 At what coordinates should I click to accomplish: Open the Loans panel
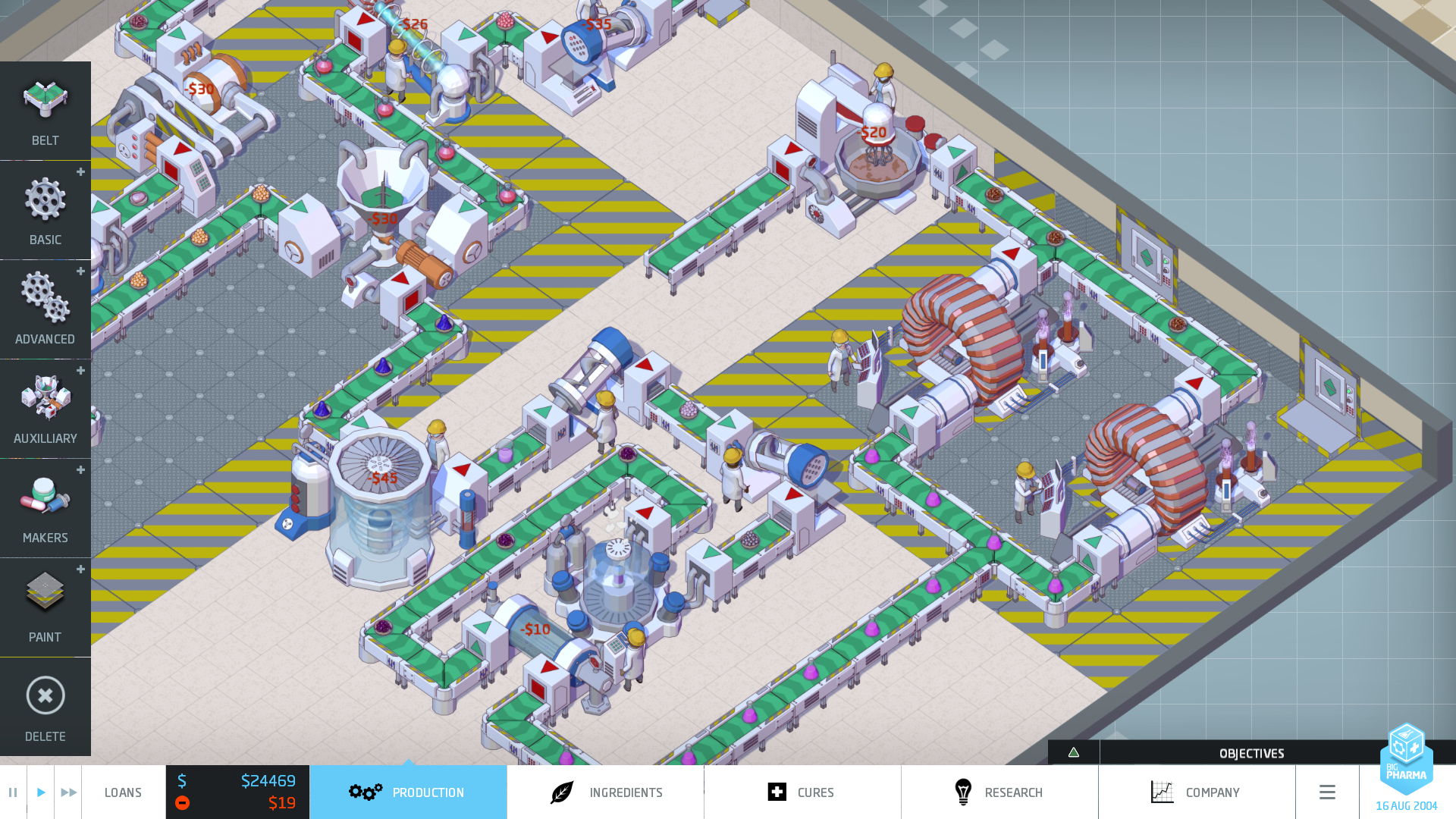[123, 792]
